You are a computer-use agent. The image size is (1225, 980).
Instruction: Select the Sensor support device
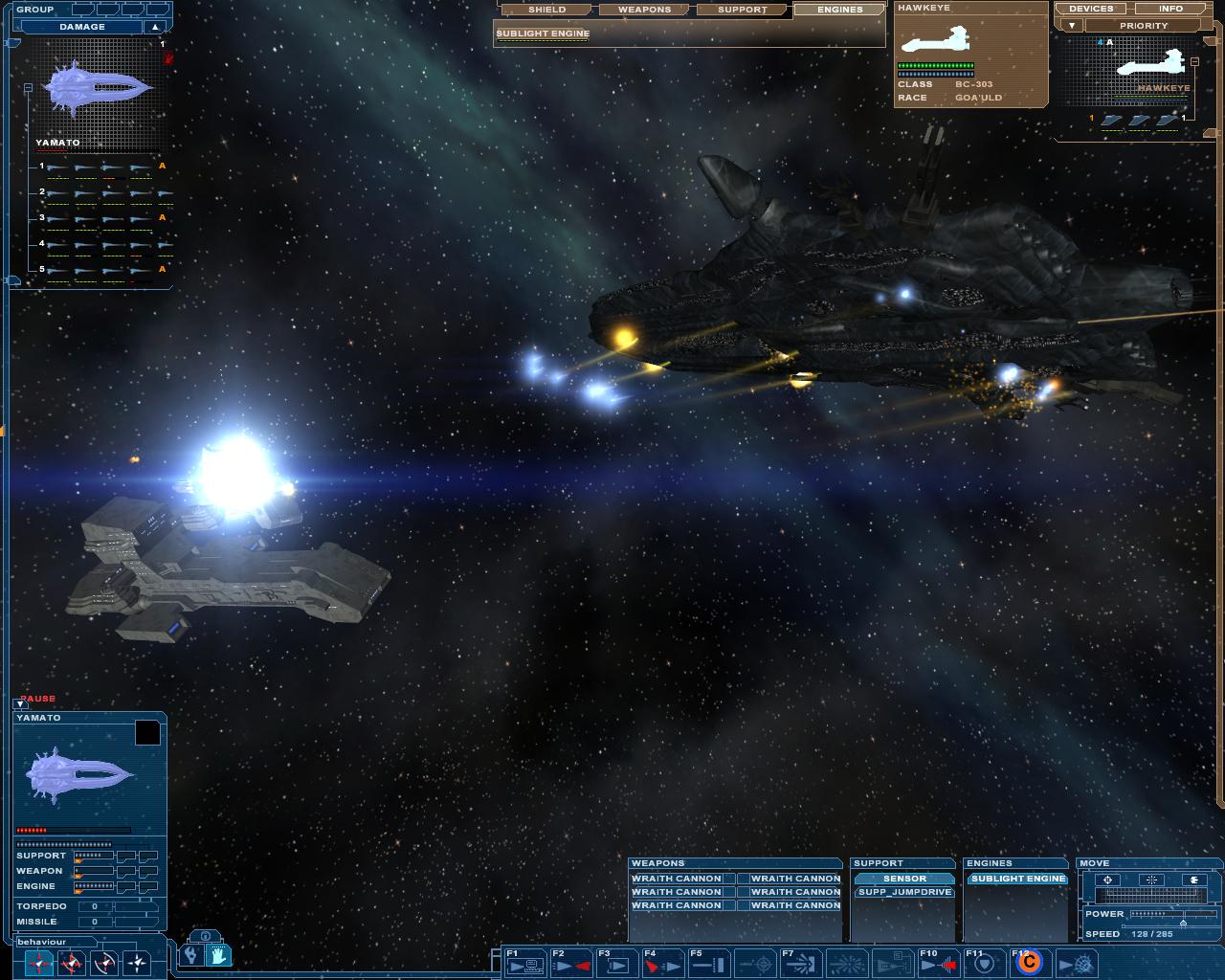click(904, 879)
